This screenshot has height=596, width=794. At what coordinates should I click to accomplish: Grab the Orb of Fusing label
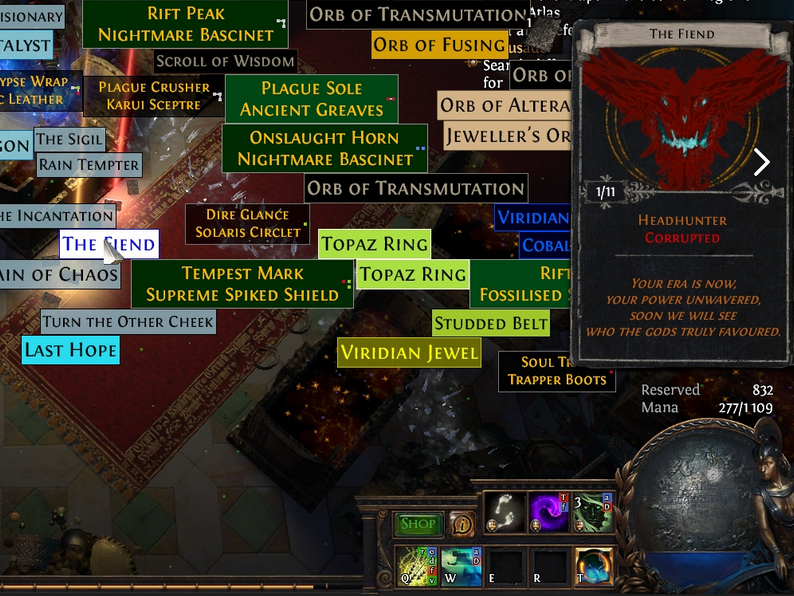[439, 45]
